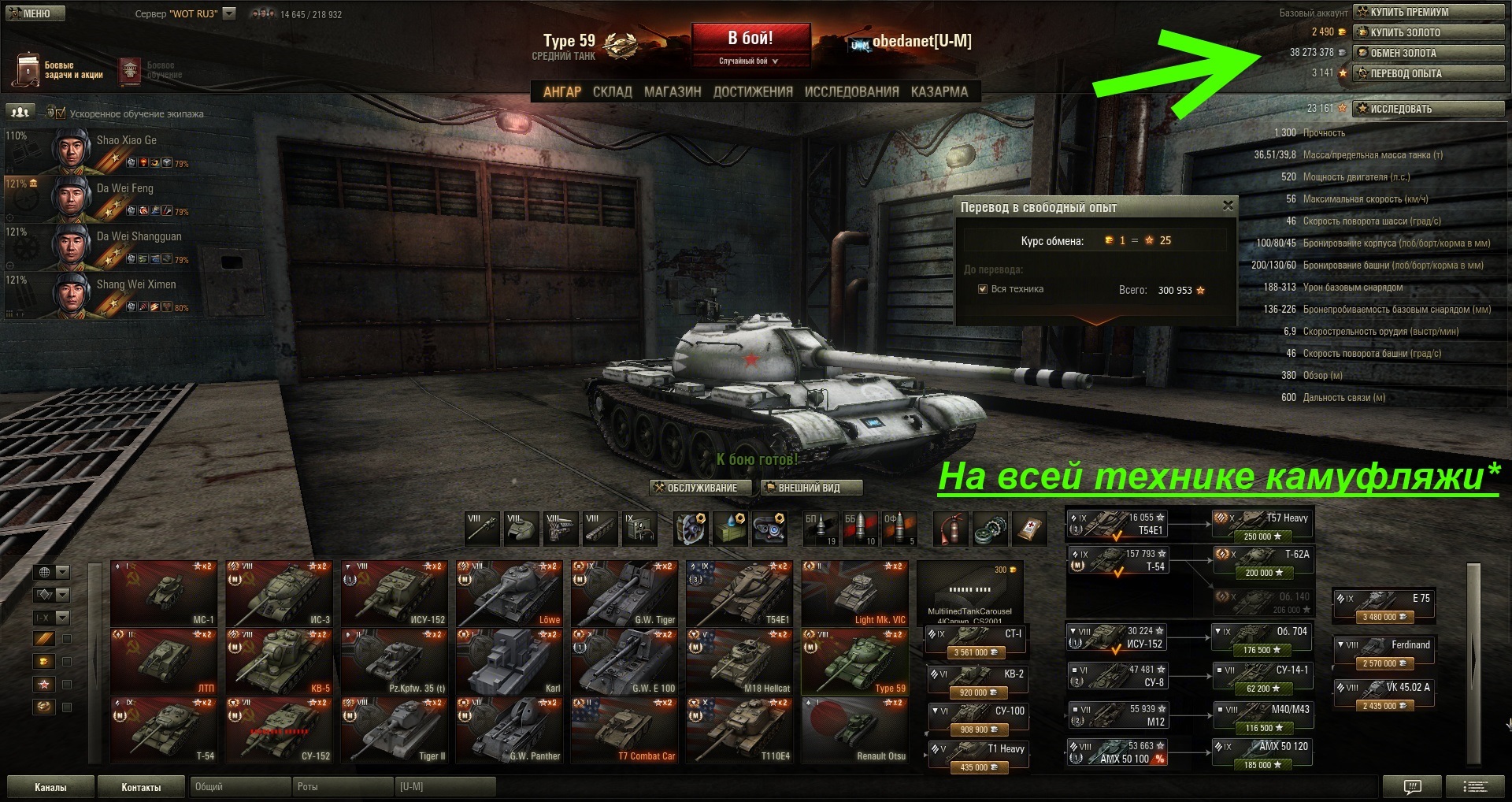
Task: Open ВНЕШНИЙ ВИД customization
Action: point(811,488)
